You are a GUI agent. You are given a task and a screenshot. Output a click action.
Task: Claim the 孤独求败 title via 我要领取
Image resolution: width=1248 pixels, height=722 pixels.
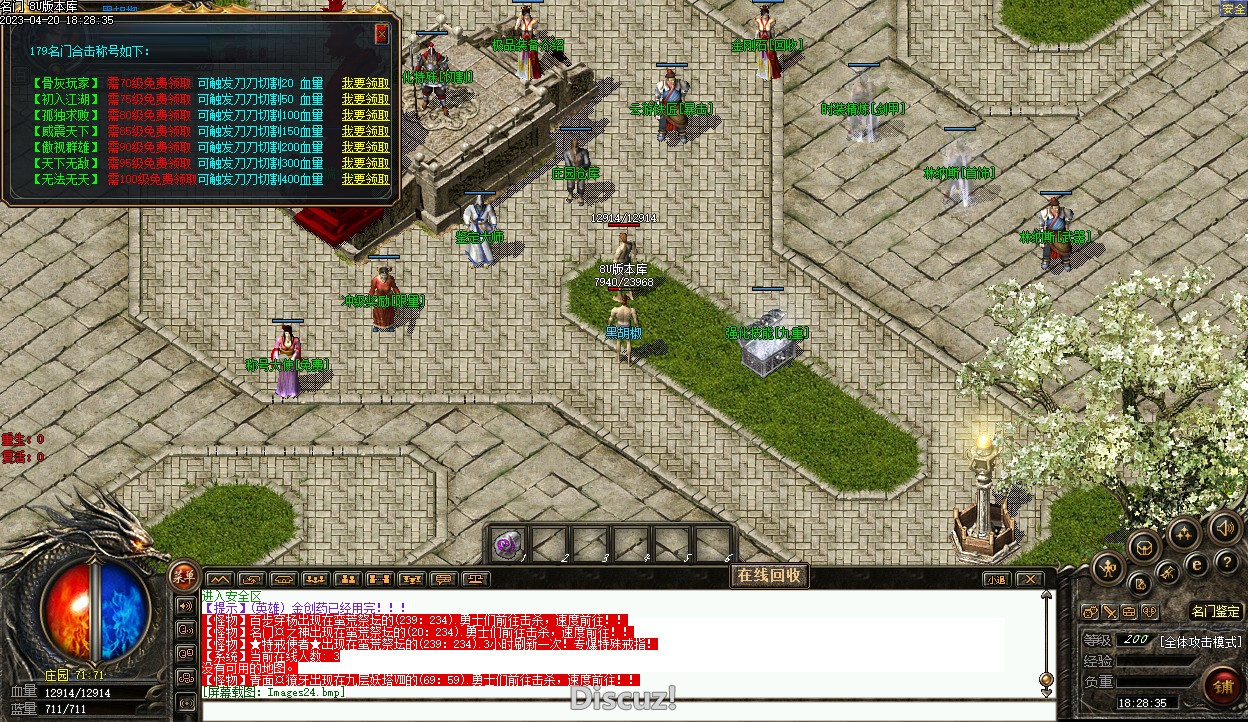(365, 115)
